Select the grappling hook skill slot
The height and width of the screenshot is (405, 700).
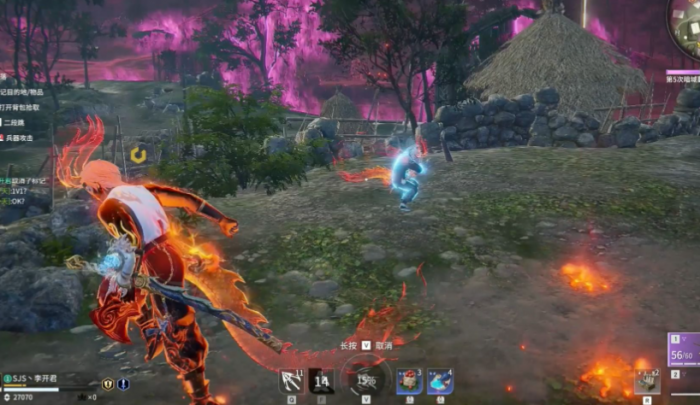tap(293, 381)
